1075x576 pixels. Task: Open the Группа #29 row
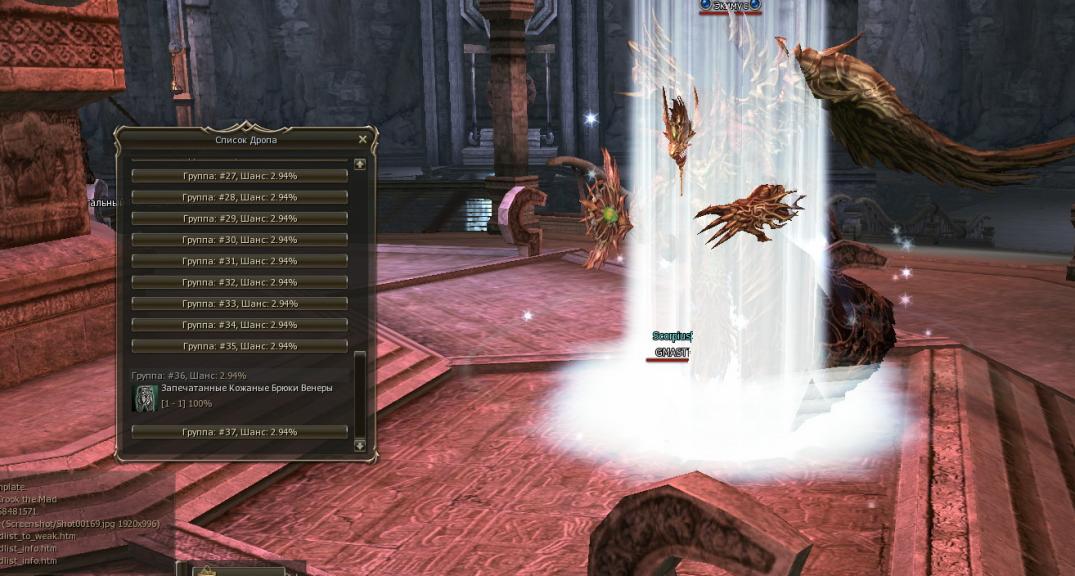(240, 218)
